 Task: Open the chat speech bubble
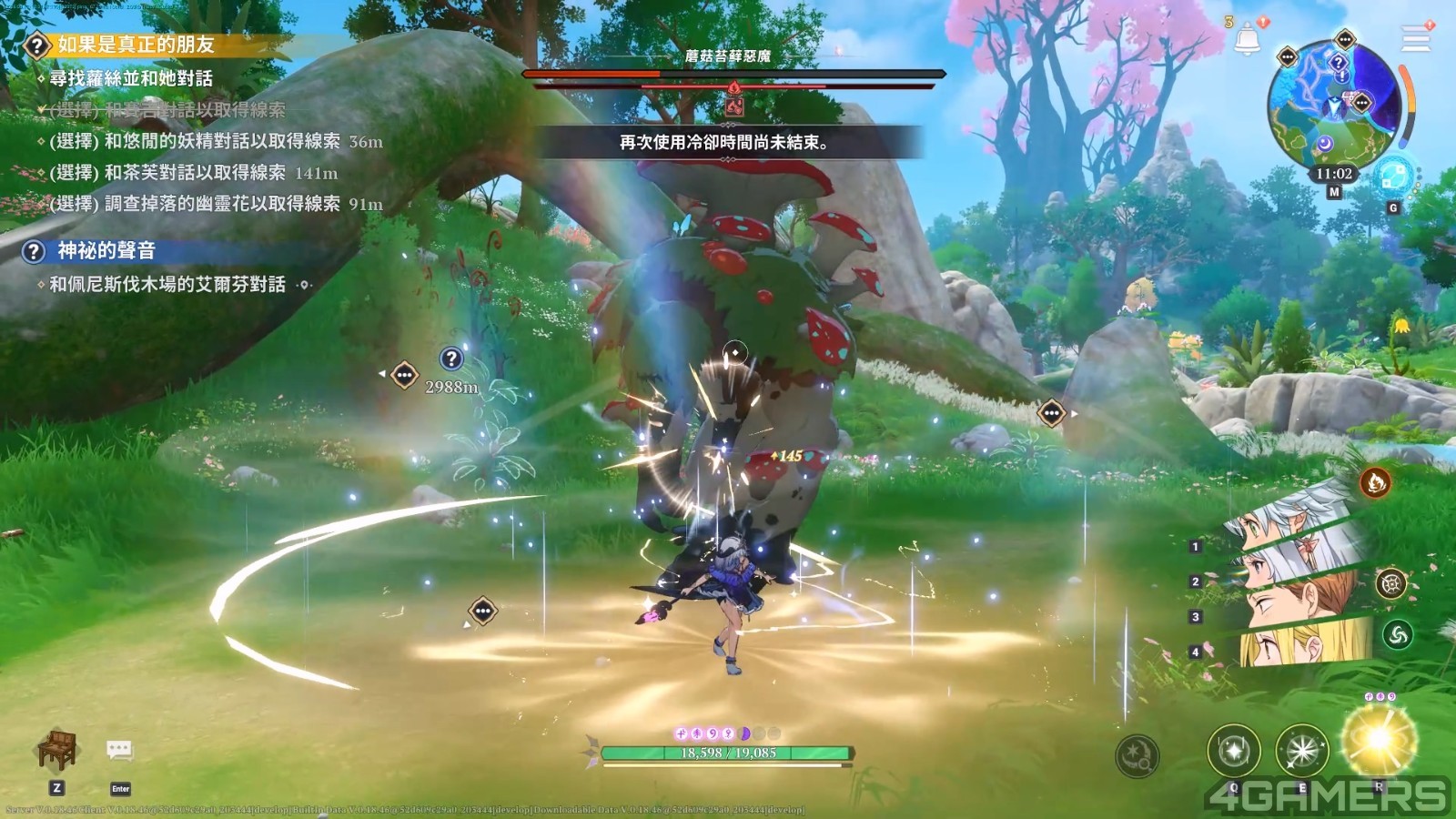(x=120, y=750)
